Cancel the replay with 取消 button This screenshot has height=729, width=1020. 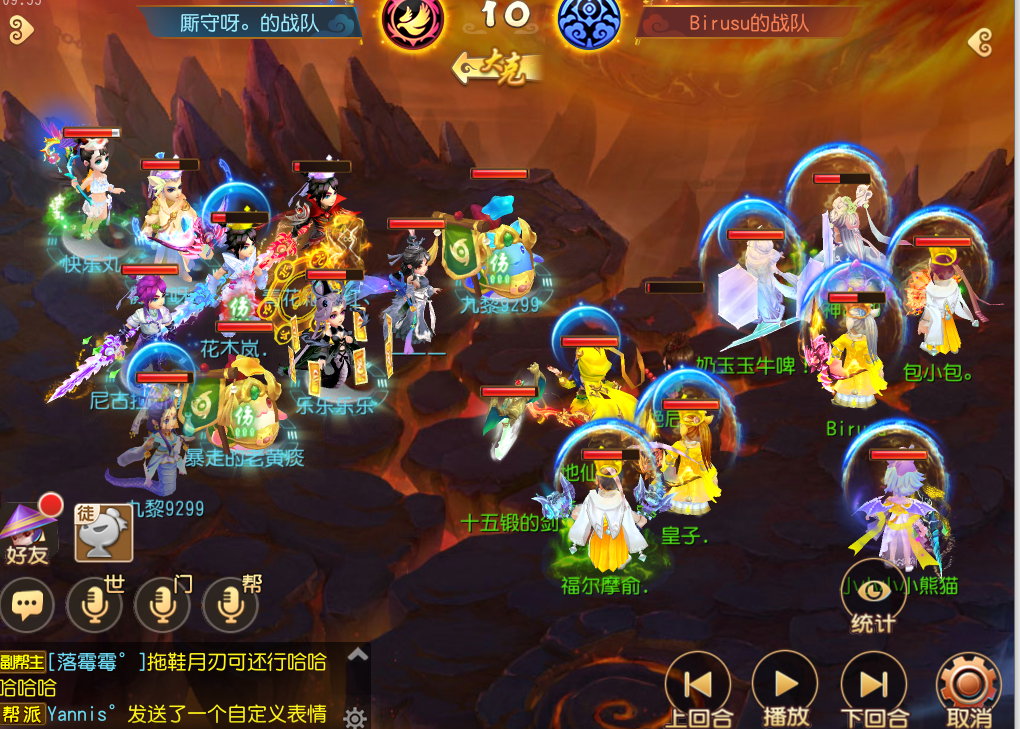[967, 685]
